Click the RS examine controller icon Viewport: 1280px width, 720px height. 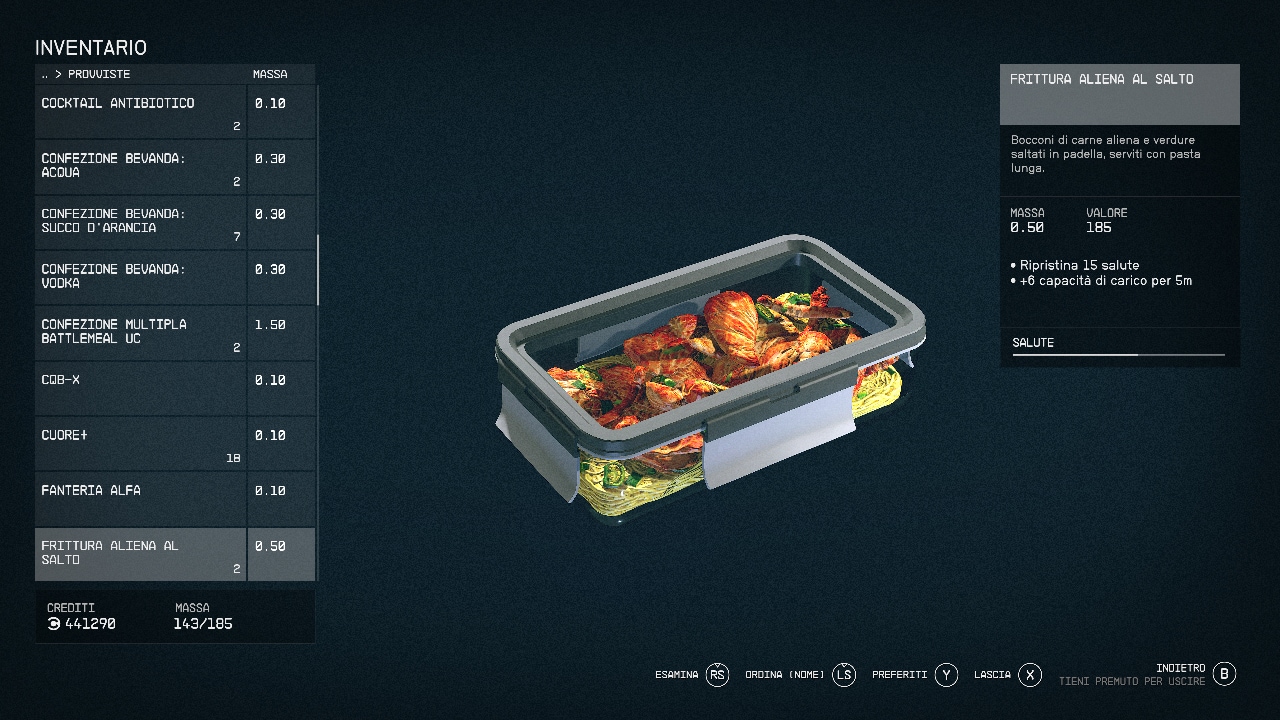pos(718,674)
